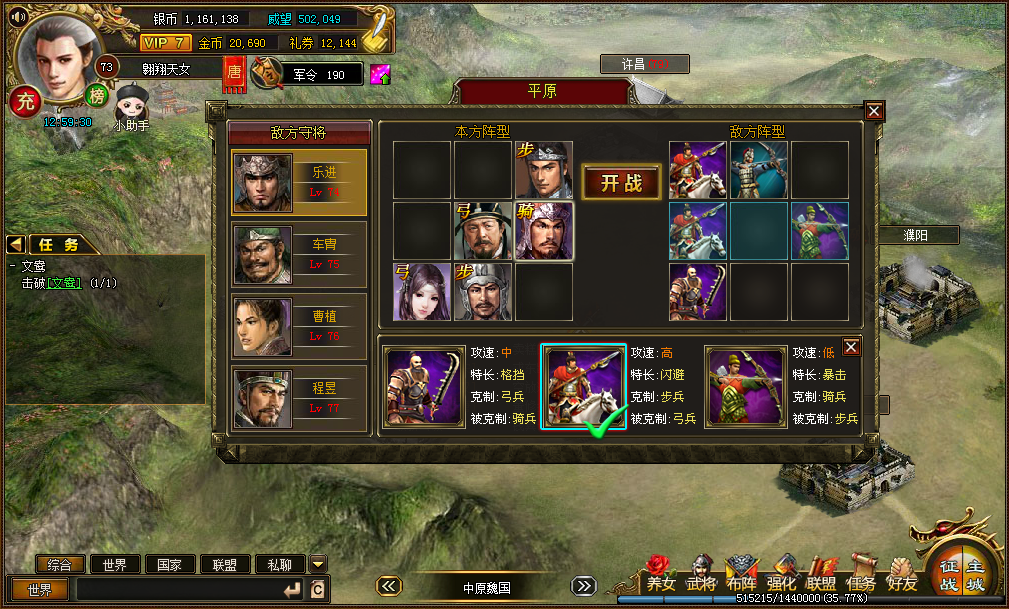This screenshot has width=1009, height=609.
Task: Open the 强化 enhancement menu
Action: pos(781,574)
